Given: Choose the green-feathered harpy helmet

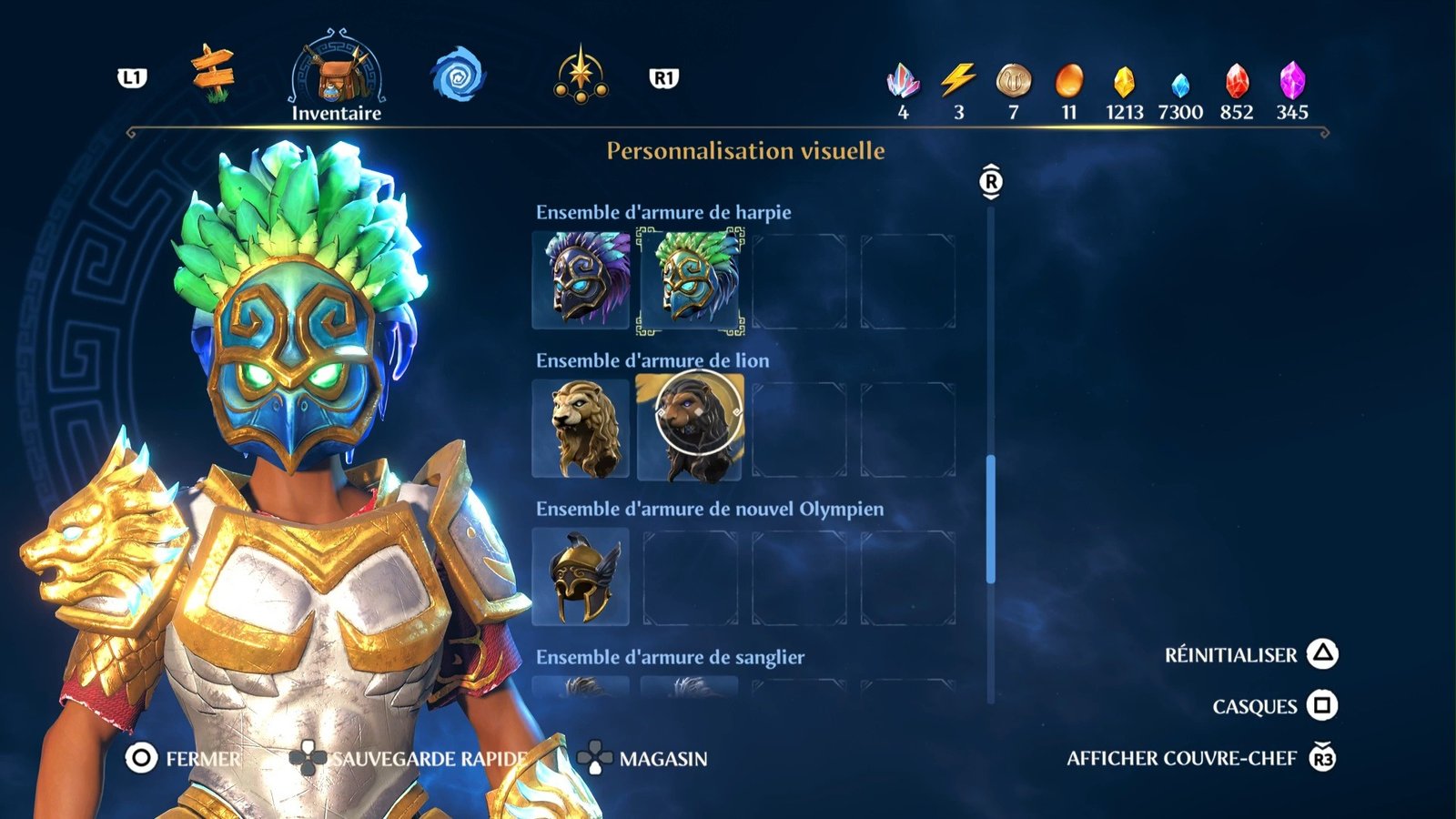Looking at the screenshot, I should 690,279.
